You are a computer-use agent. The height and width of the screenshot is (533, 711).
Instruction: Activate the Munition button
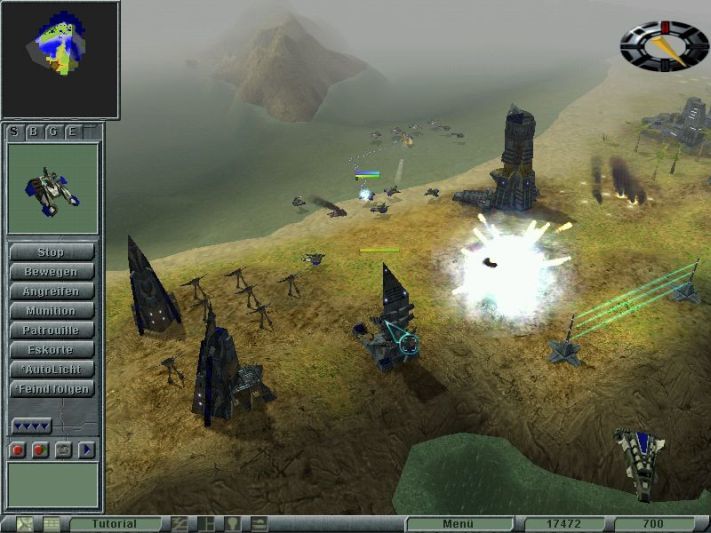51,310
